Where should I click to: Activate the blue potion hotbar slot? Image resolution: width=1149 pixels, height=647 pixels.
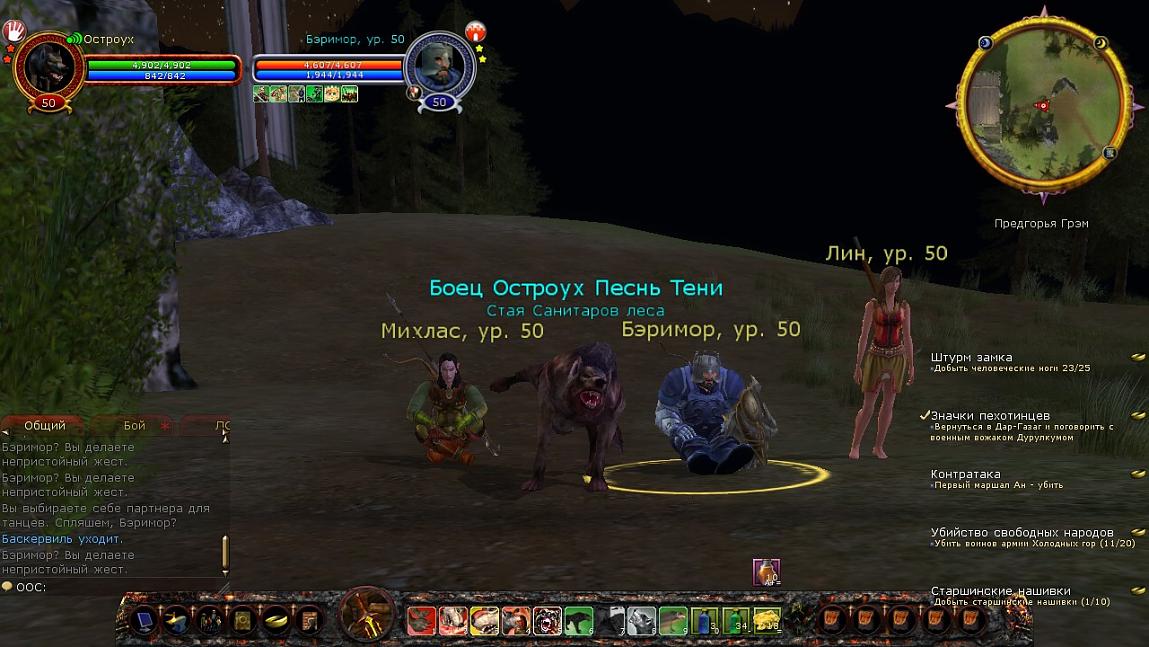(706, 621)
